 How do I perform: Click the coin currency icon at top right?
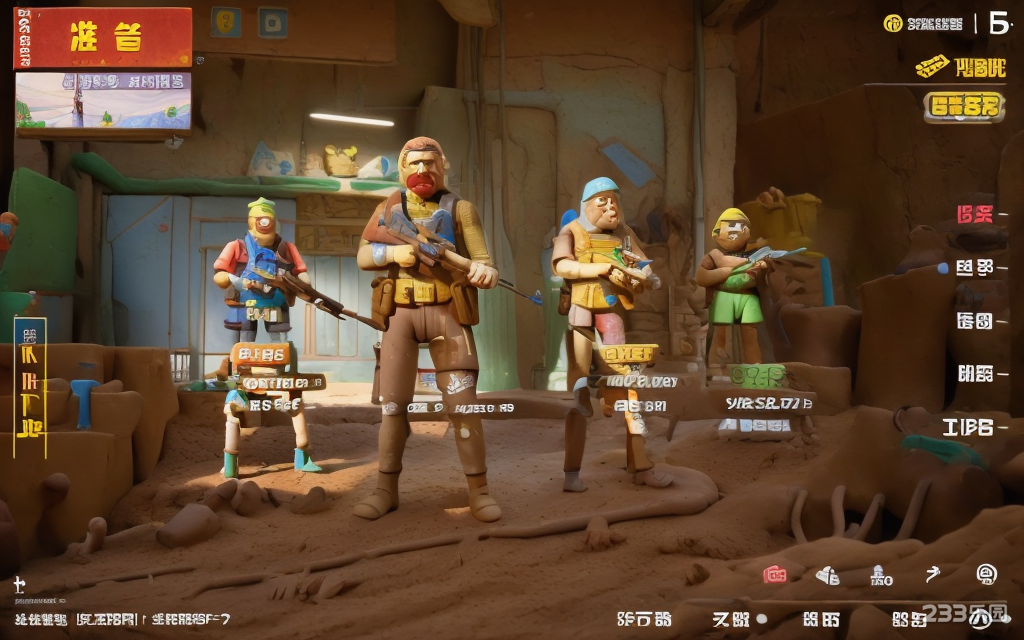click(894, 23)
